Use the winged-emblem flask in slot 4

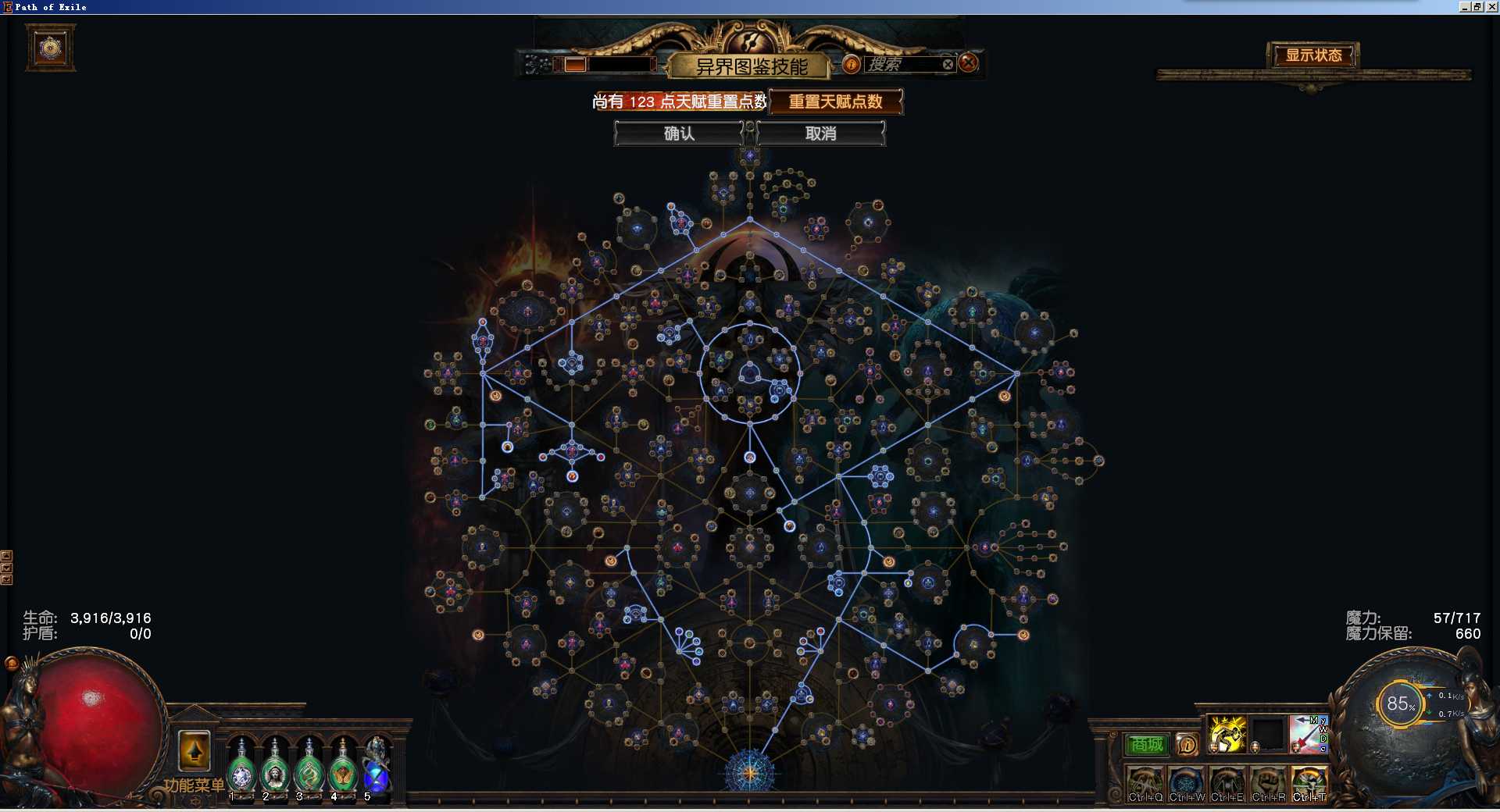[x=343, y=771]
